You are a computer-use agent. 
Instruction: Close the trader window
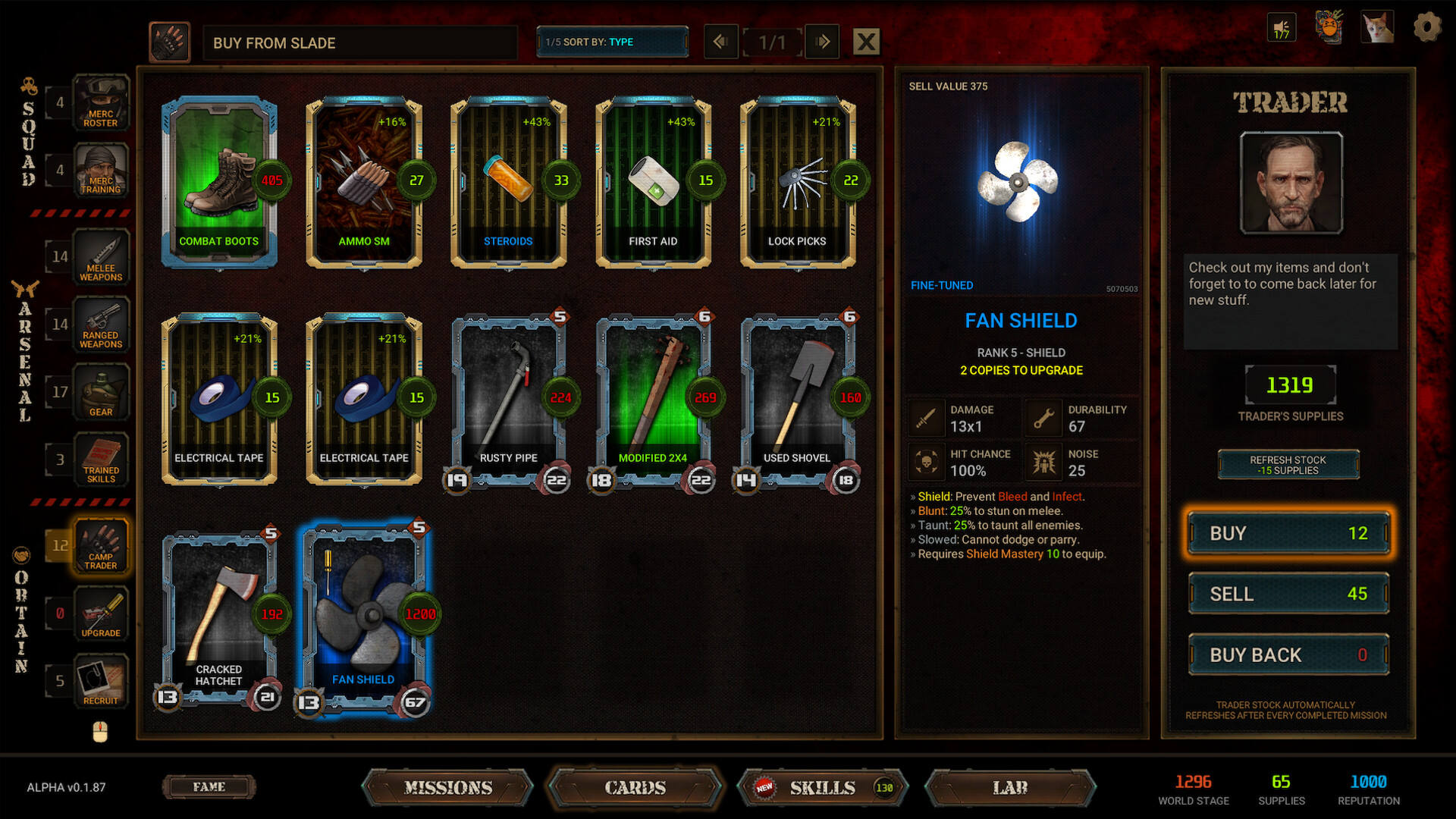pos(866,42)
